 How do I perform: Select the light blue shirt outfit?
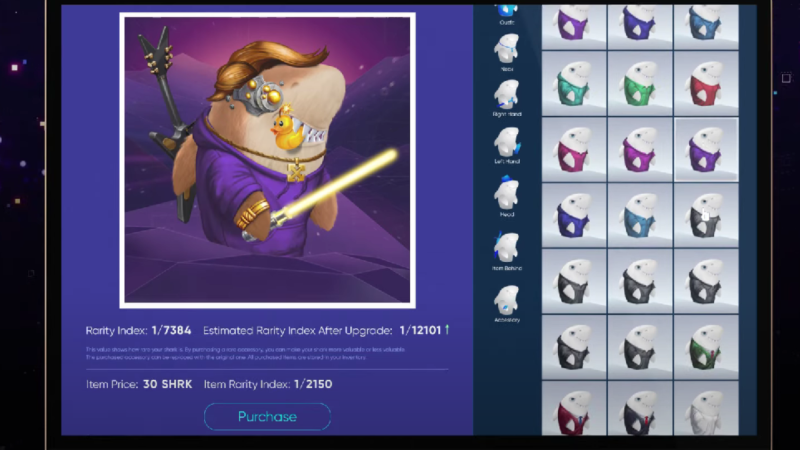click(640, 215)
